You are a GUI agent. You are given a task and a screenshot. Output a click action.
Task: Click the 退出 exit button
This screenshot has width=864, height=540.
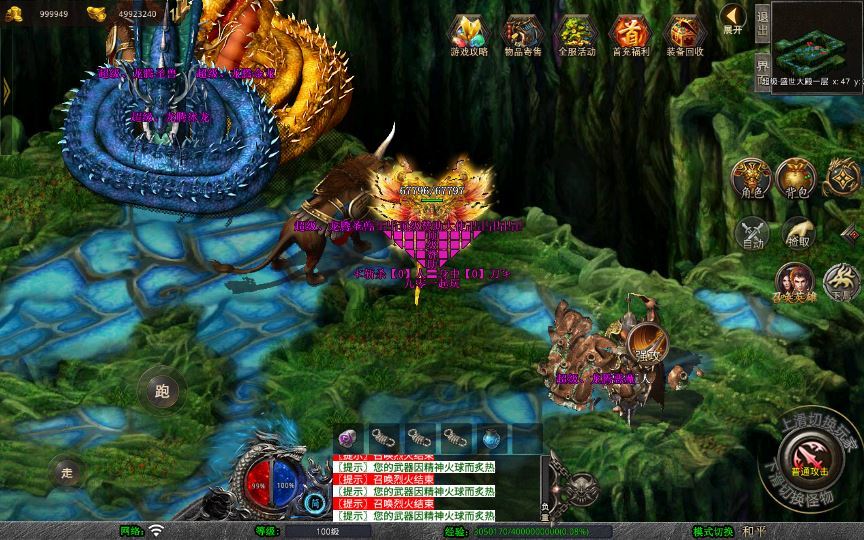[762, 21]
